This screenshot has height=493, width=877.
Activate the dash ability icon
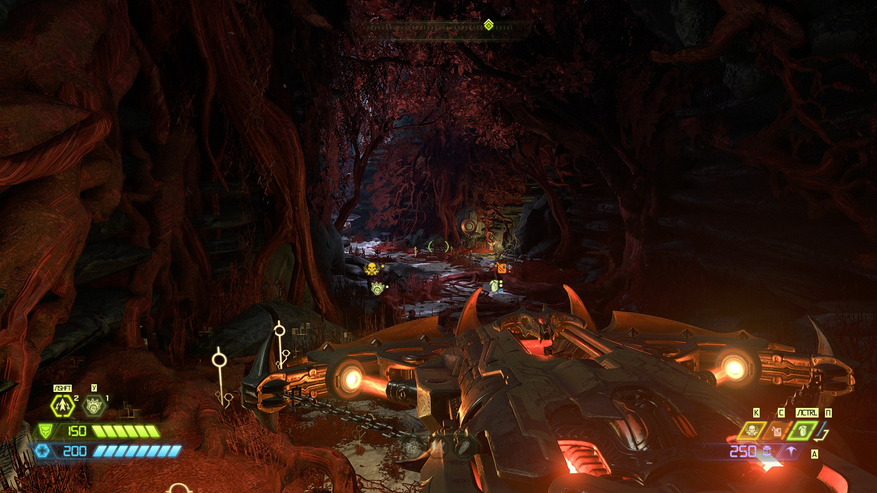point(63,406)
